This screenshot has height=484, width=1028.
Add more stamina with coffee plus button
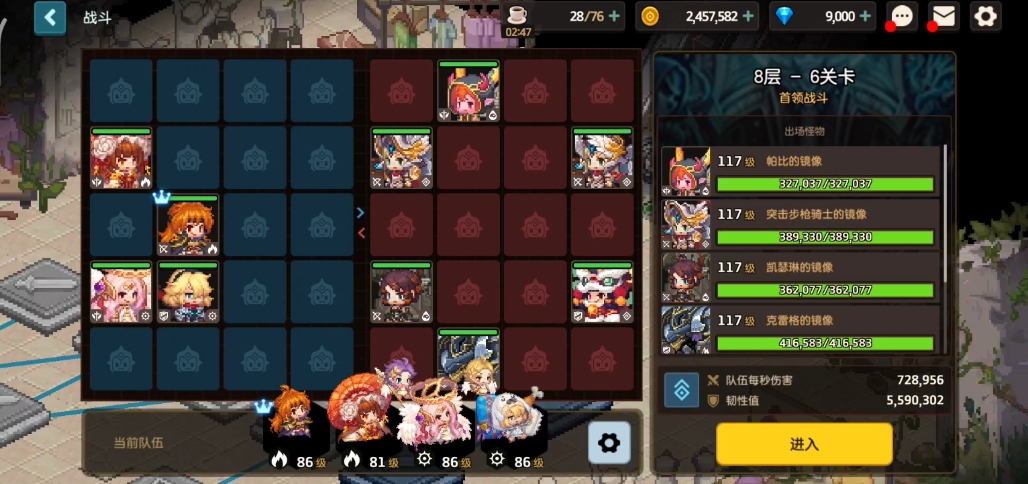614,16
